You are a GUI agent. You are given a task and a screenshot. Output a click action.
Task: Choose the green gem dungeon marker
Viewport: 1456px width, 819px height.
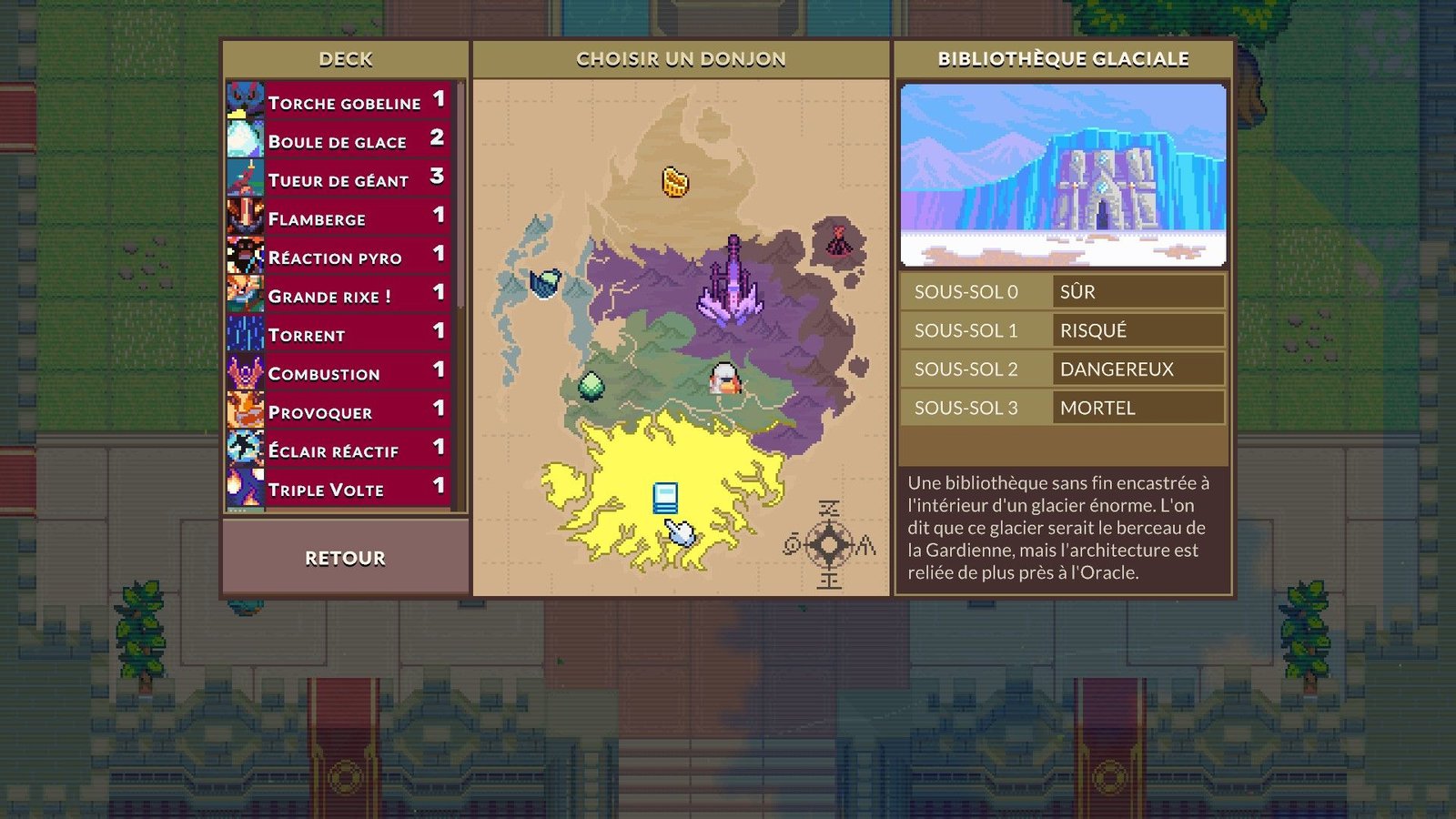tap(591, 386)
